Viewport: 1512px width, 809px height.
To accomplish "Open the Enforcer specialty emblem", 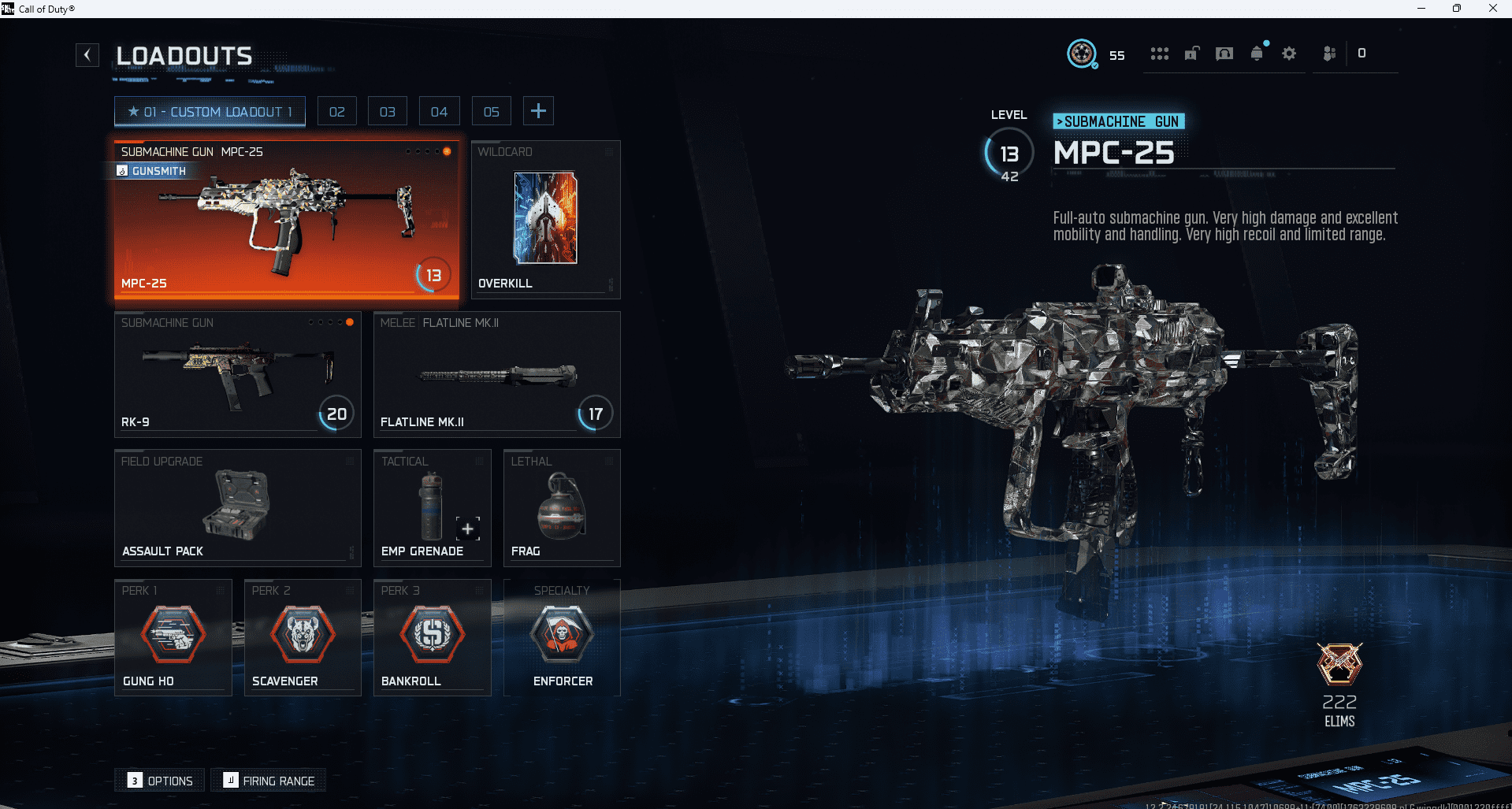I will 561,634.
